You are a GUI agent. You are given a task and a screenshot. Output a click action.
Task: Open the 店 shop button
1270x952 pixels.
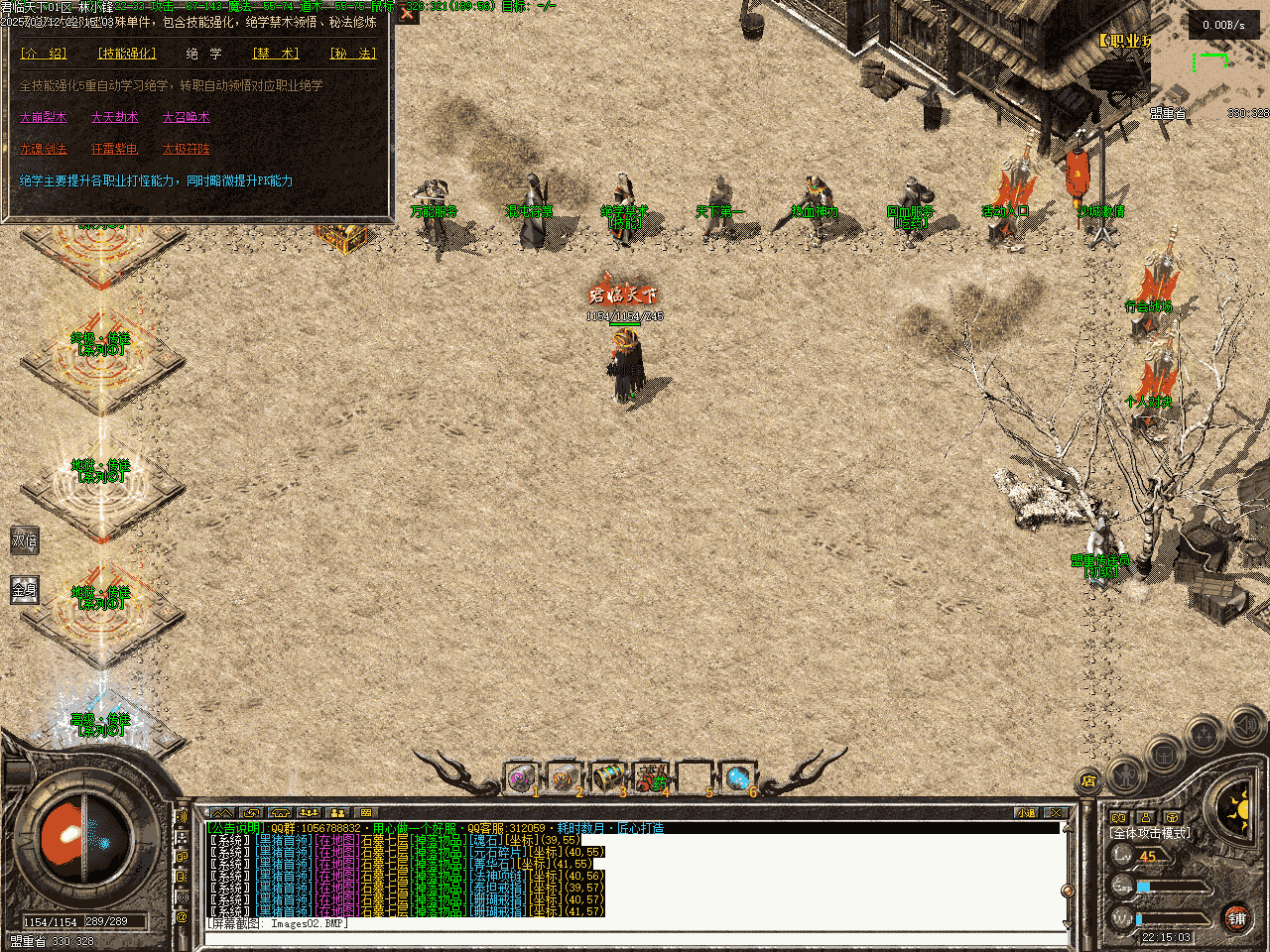click(1088, 780)
